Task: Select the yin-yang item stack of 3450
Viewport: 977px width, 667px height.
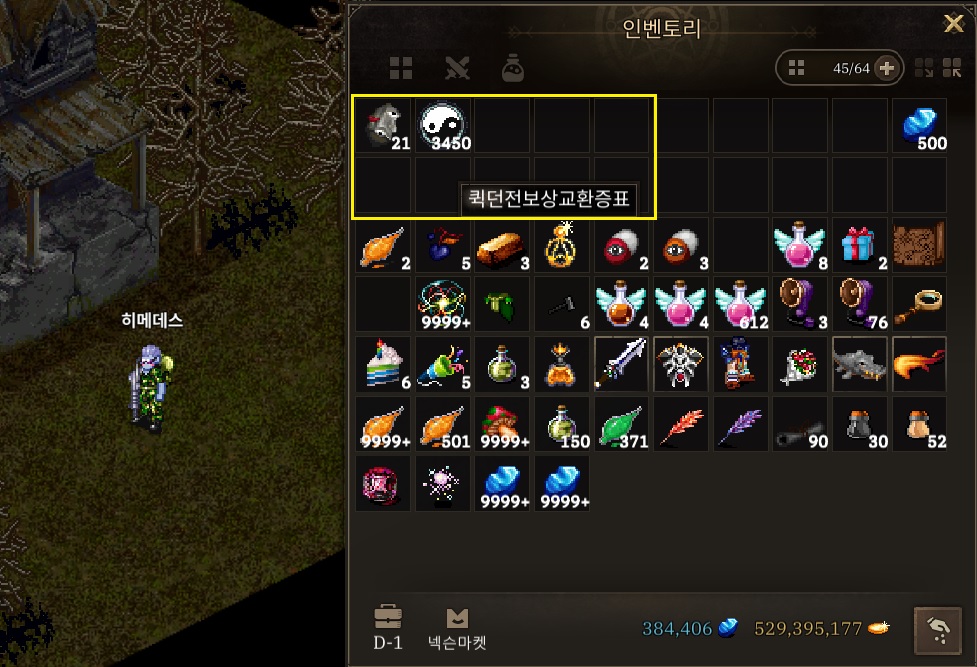Action: coord(443,125)
